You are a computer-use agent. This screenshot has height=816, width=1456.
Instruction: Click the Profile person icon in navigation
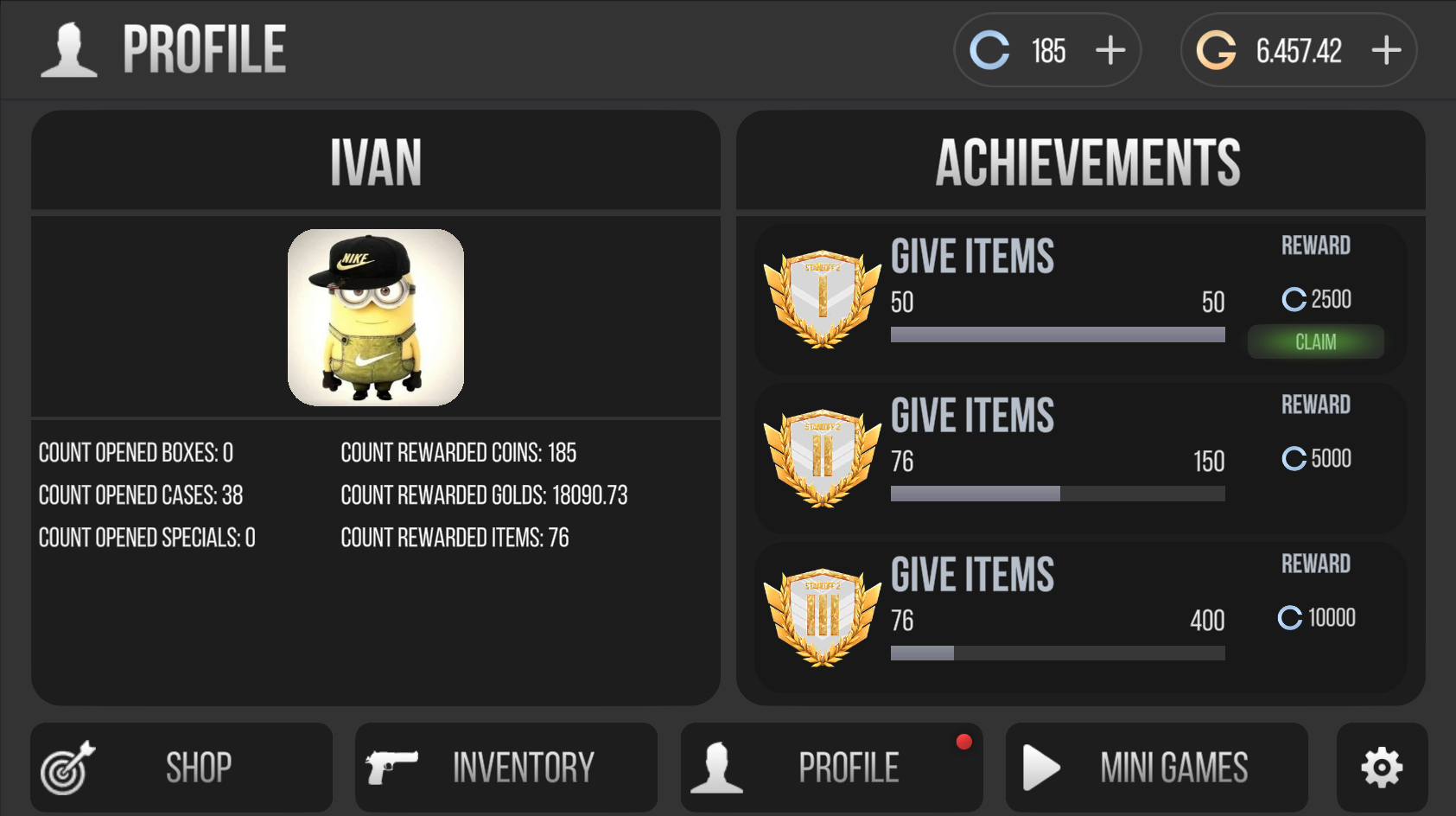click(x=718, y=766)
